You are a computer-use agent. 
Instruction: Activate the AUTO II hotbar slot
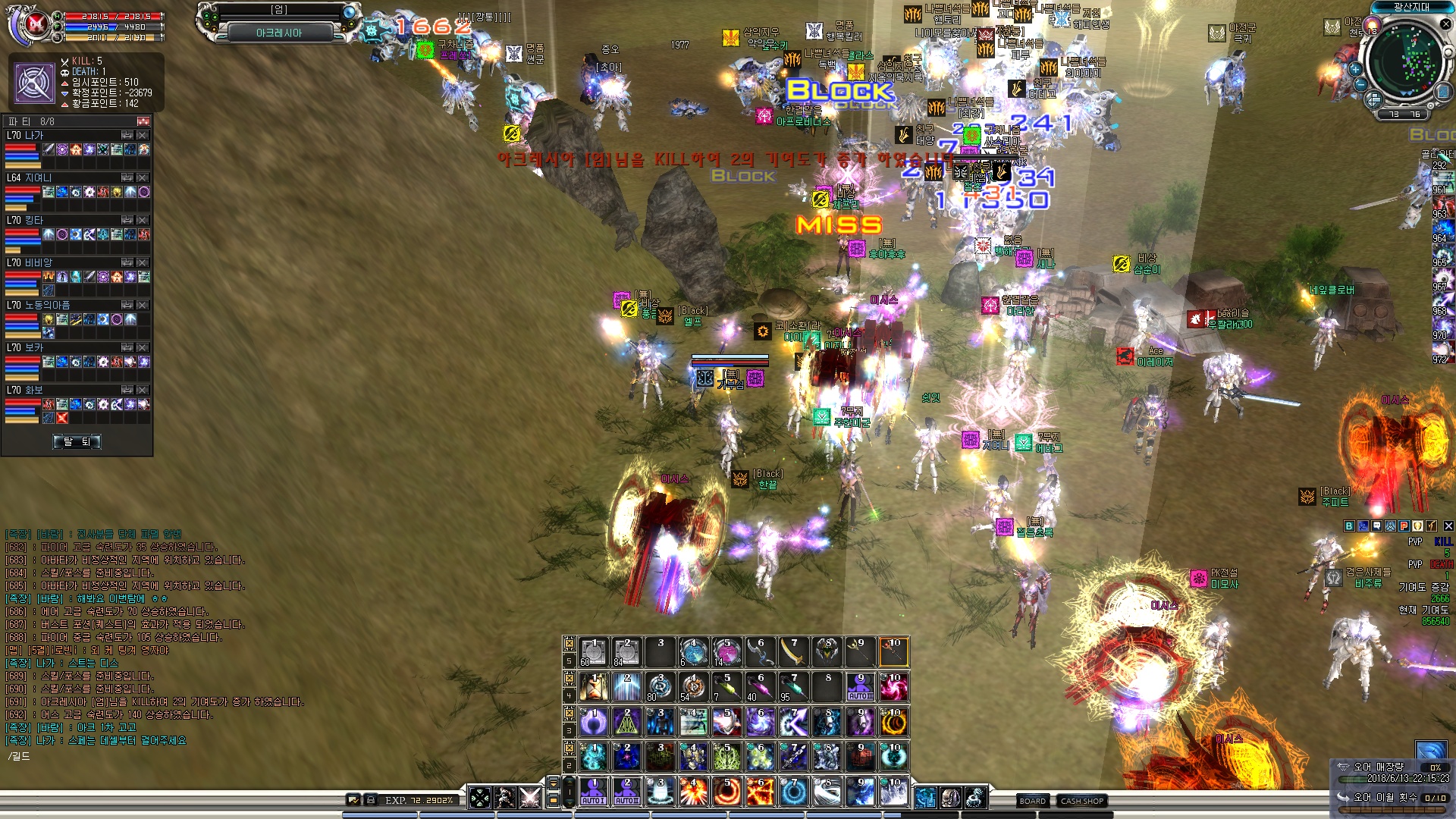point(627,792)
